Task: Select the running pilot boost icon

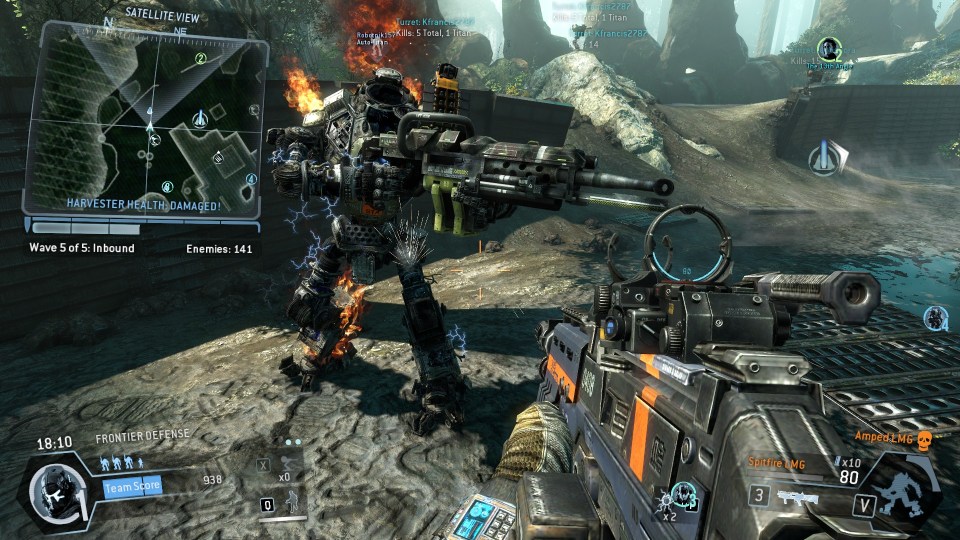Action: coord(288,464)
